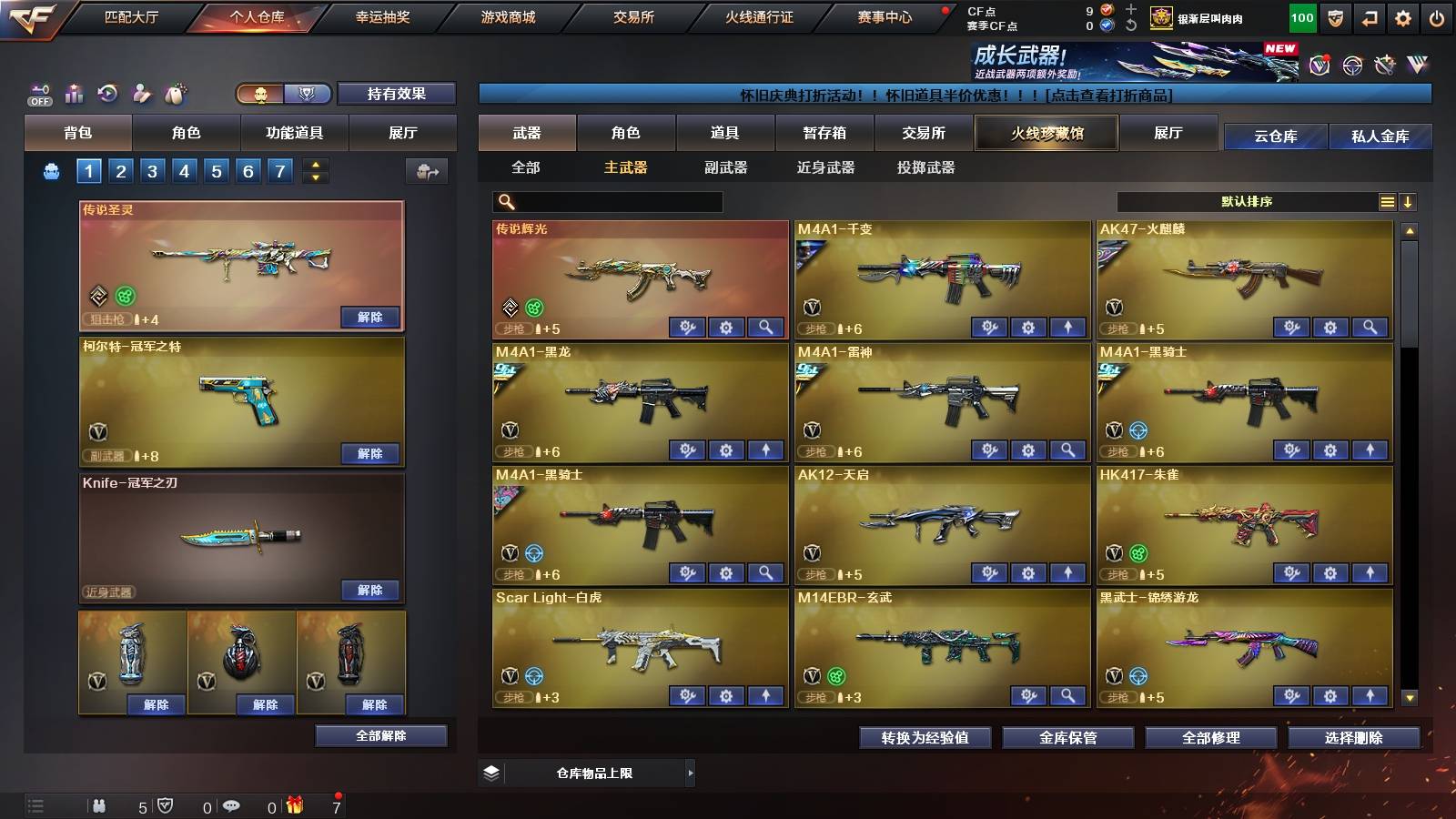Image resolution: width=1456 pixels, height=819 pixels.
Task: Click the 全部解除 button
Action: click(380, 735)
